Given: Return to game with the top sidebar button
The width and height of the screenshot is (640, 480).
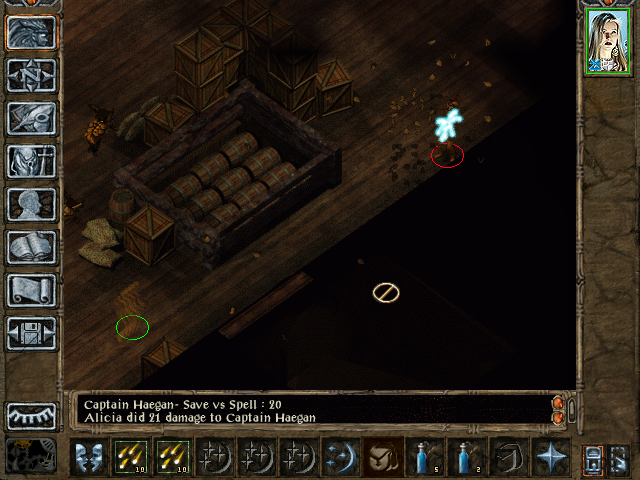Looking at the screenshot, I should coord(32,32).
